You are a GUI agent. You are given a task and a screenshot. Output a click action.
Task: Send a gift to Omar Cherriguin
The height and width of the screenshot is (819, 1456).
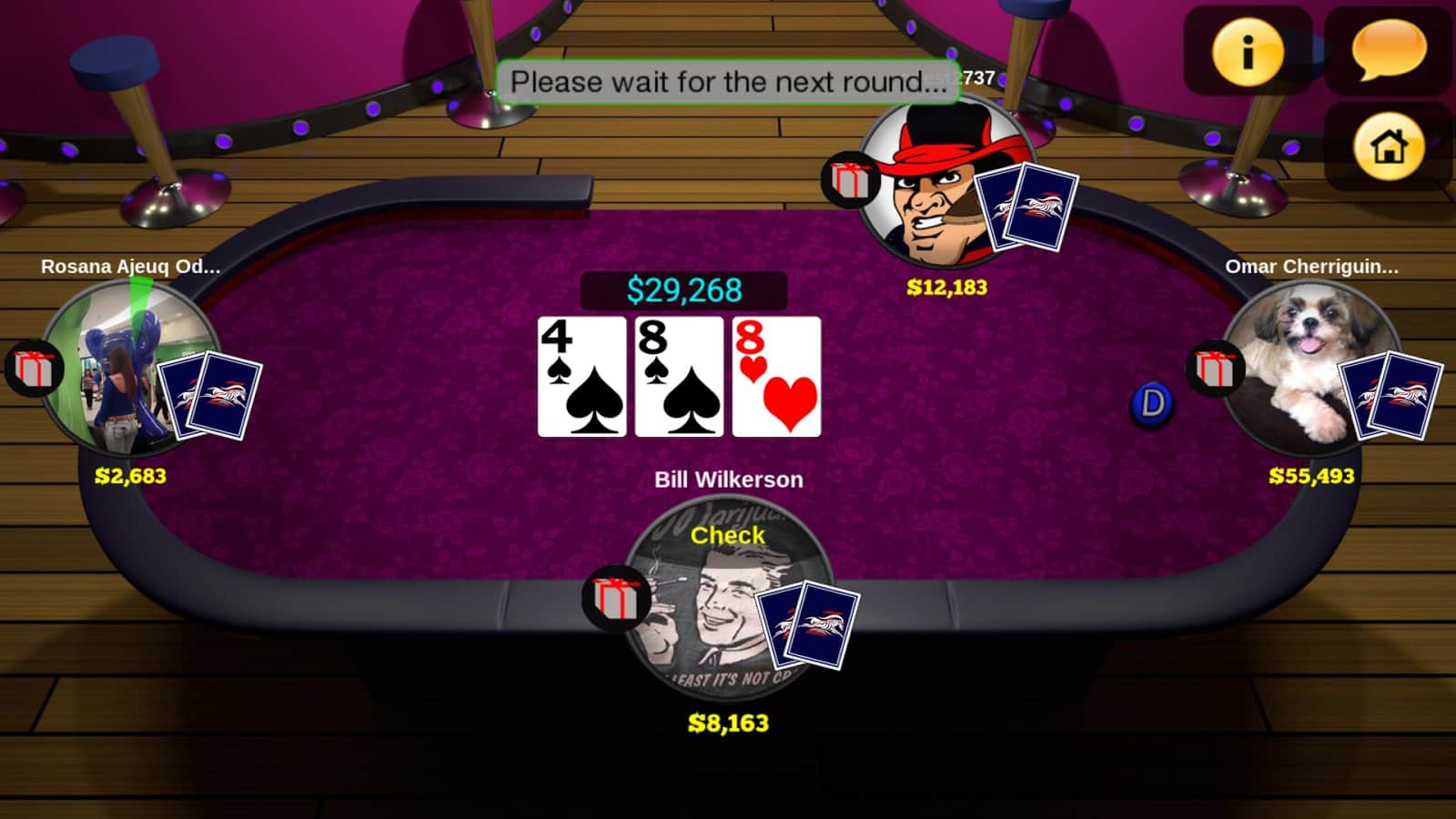1216,369
